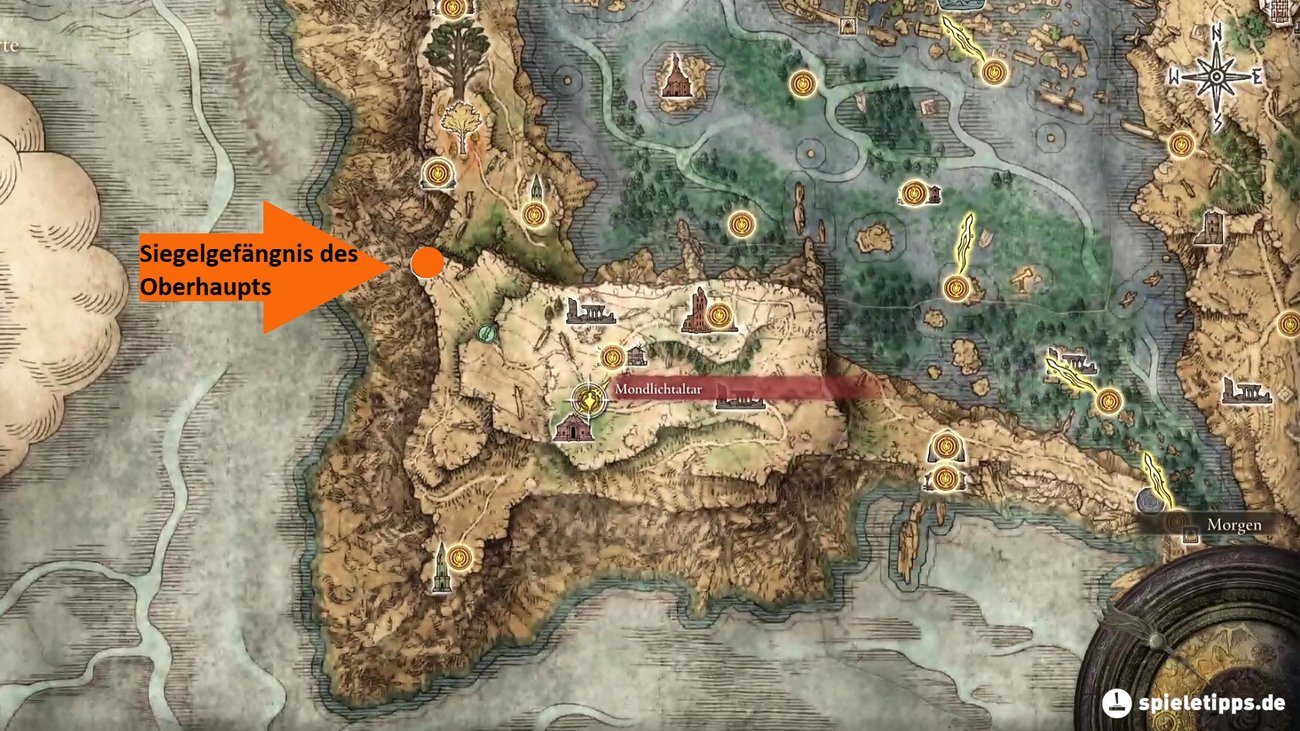Click the dark cave circle icon near Morgen
1300x731 pixels.
pyautogui.click(x=1149, y=501)
